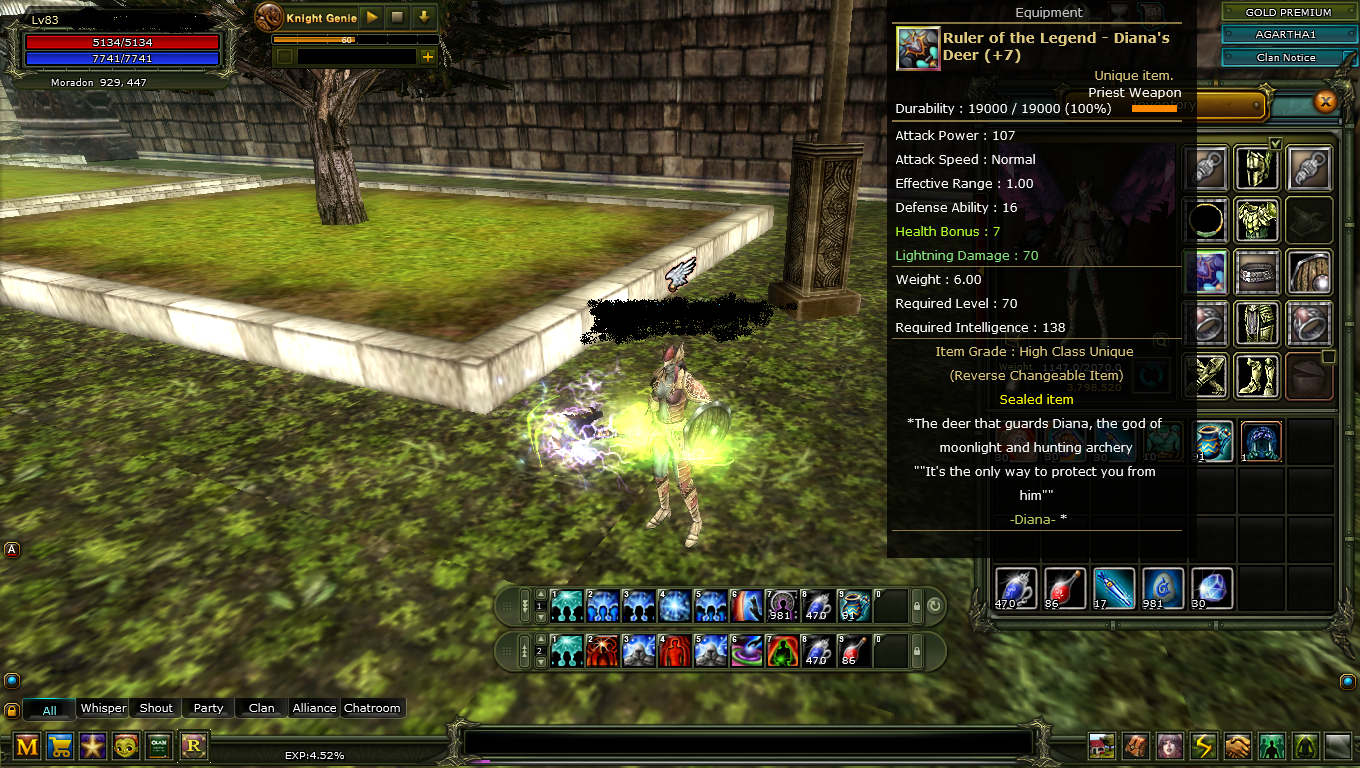The width and height of the screenshot is (1360, 768).
Task: Click the handshake trade icon
Action: [x=1237, y=746]
